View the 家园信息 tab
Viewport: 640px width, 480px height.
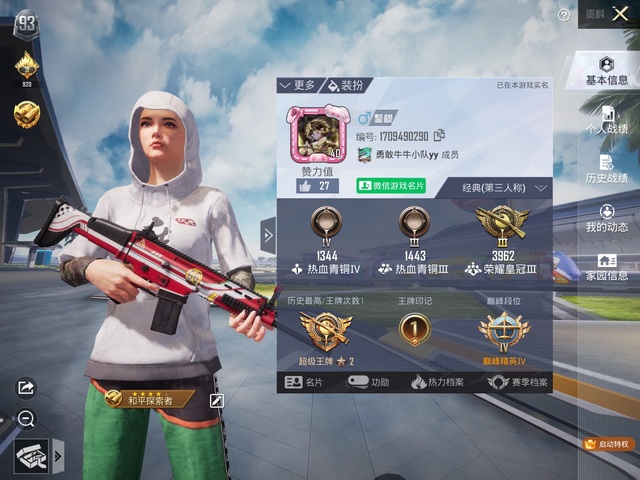pyautogui.click(x=607, y=266)
